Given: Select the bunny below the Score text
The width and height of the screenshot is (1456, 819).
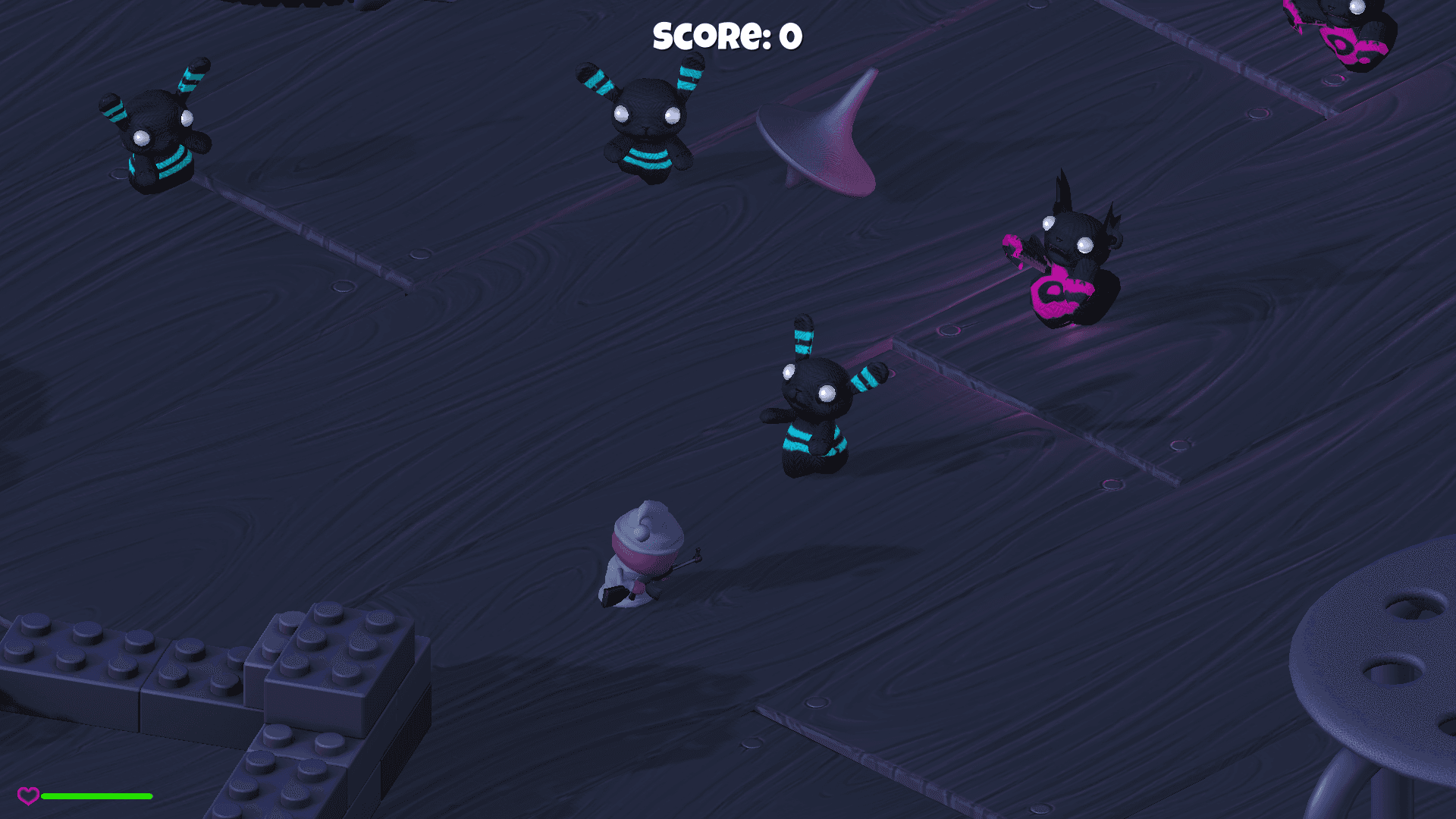Looking at the screenshot, I should point(648,125).
